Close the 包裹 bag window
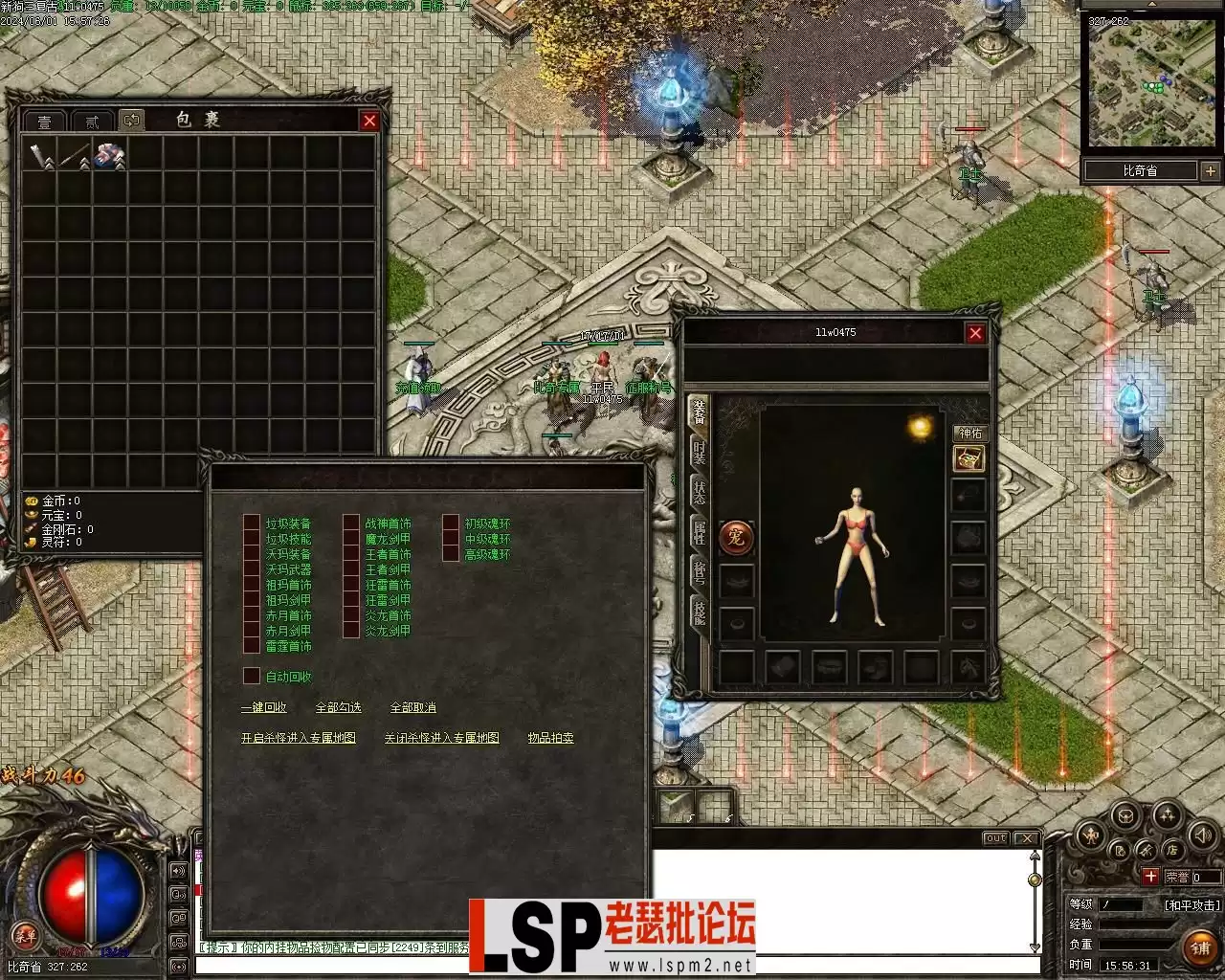This screenshot has height=980, width=1225. (369, 121)
